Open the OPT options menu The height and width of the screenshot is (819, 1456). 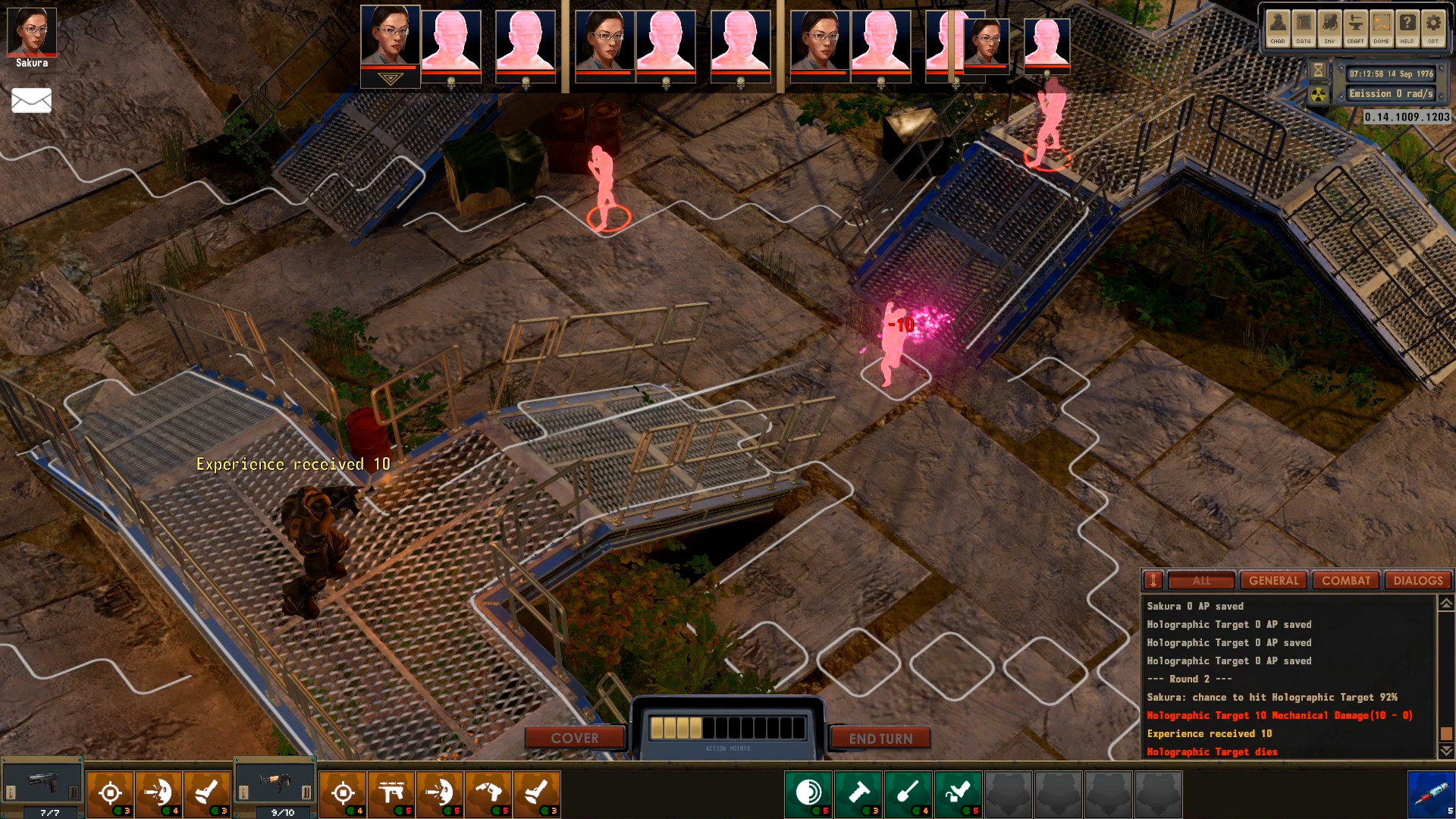pyautogui.click(x=1432, y=27)
